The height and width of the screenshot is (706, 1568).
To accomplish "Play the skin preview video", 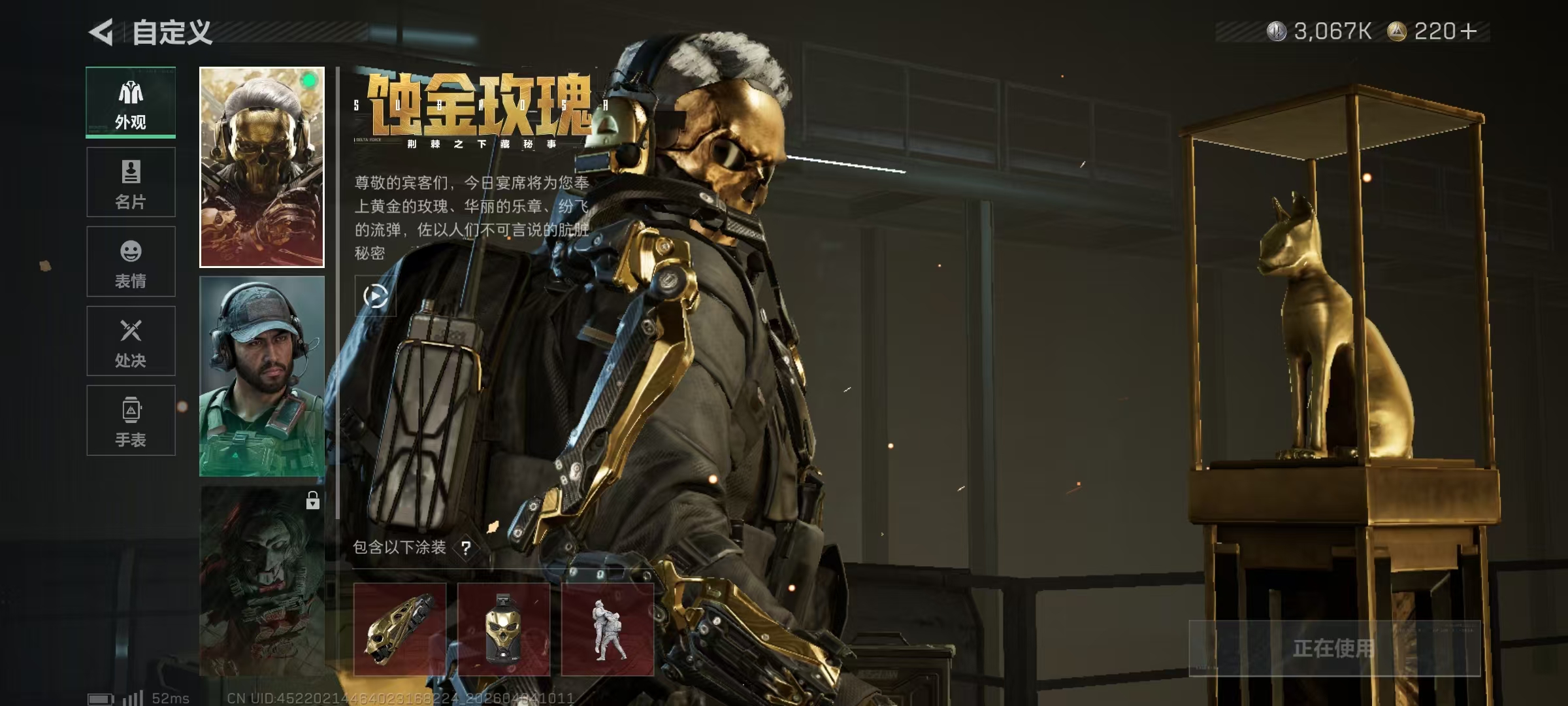I will (375, 296).
